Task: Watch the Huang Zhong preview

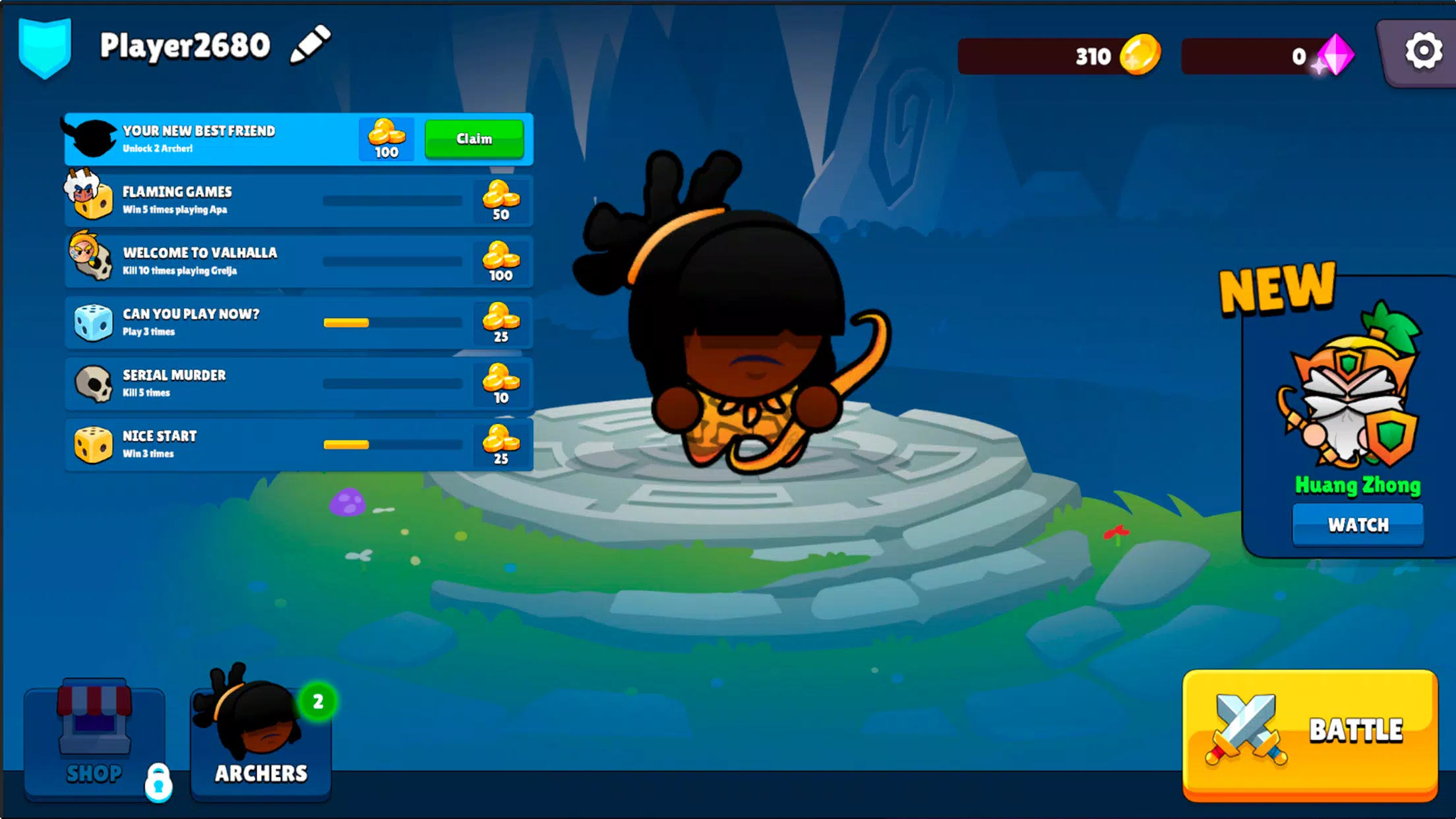Action: [x=1358, y=524]
